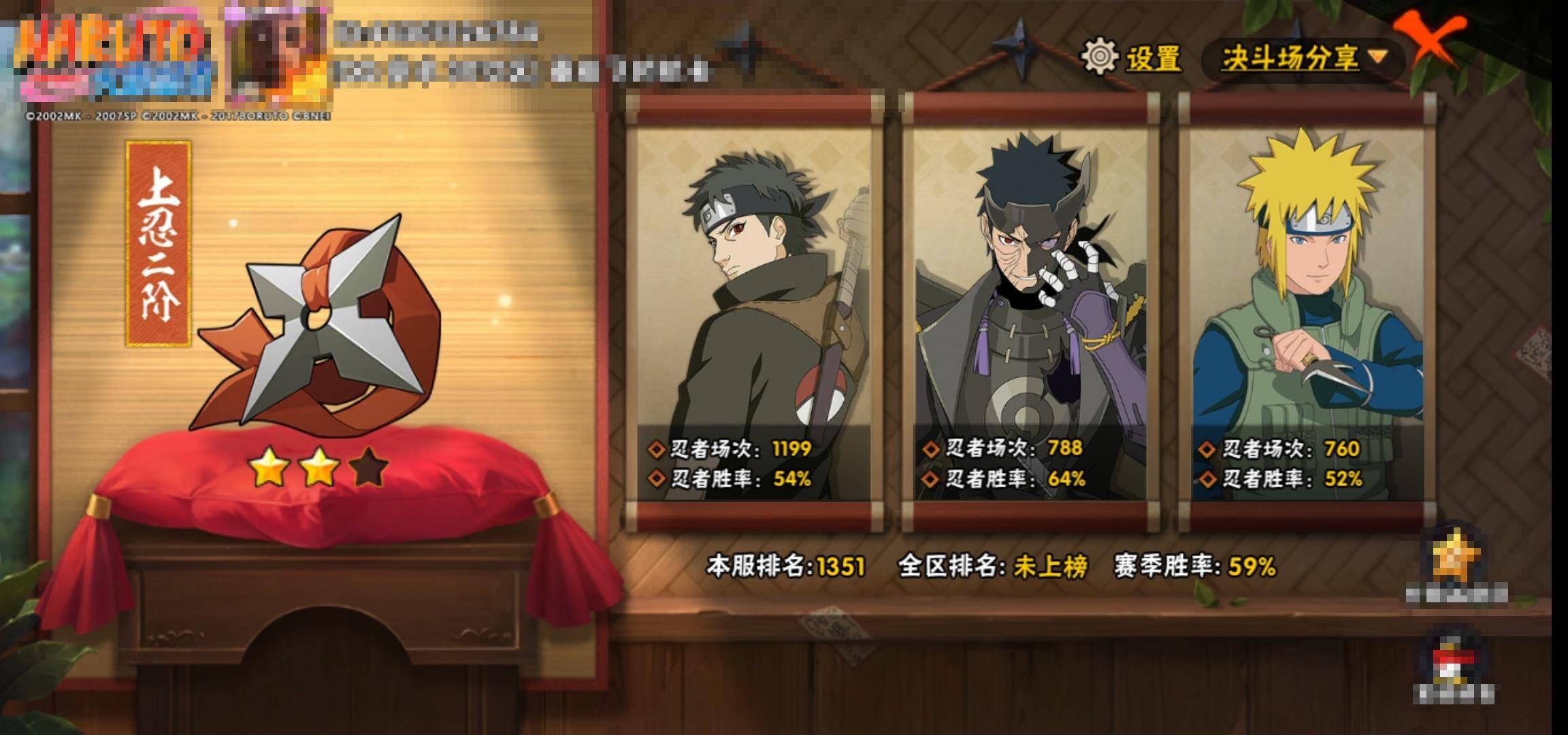Expand the 决斗场分享 dropdown
1568x735 pixels.
[x=1303, y=58]
